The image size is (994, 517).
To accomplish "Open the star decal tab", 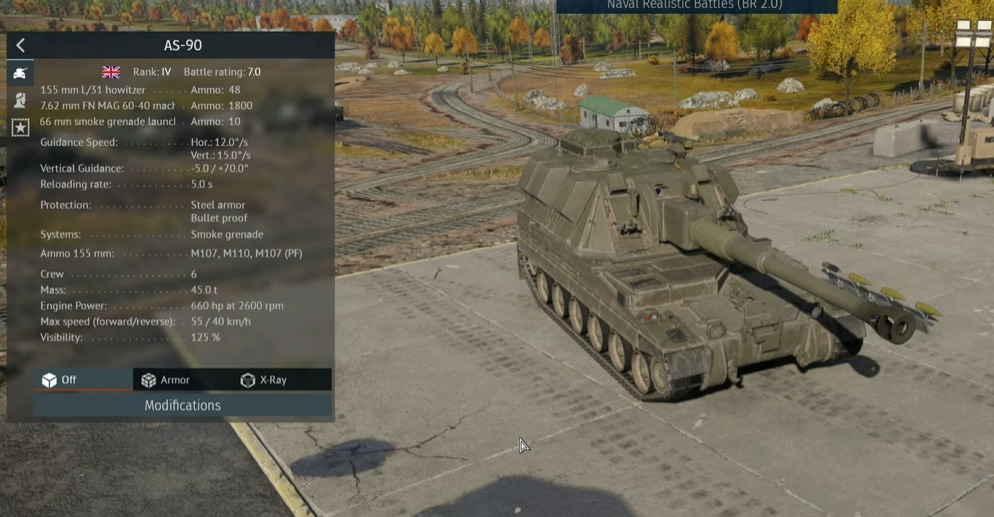I will 20,127.
